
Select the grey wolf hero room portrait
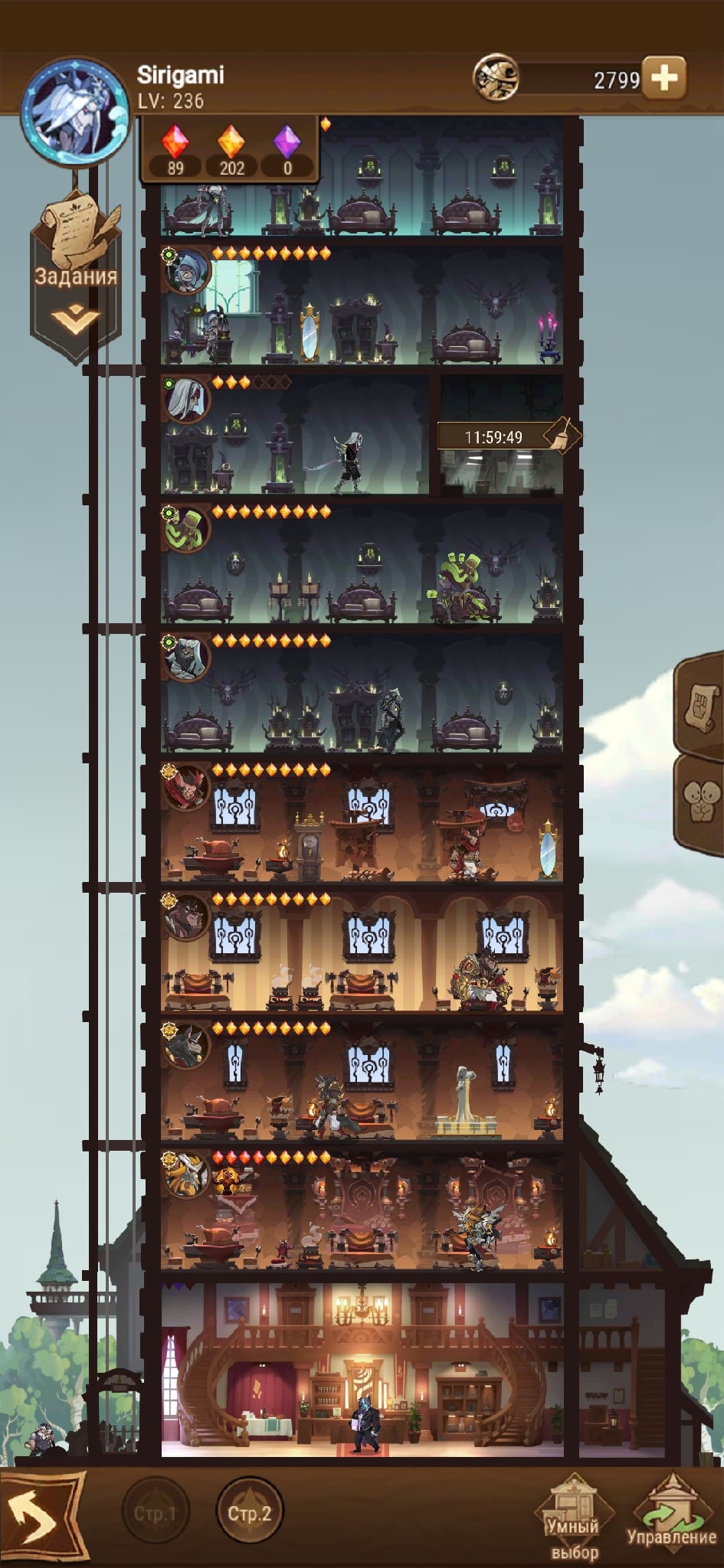tap(186, 1046)
